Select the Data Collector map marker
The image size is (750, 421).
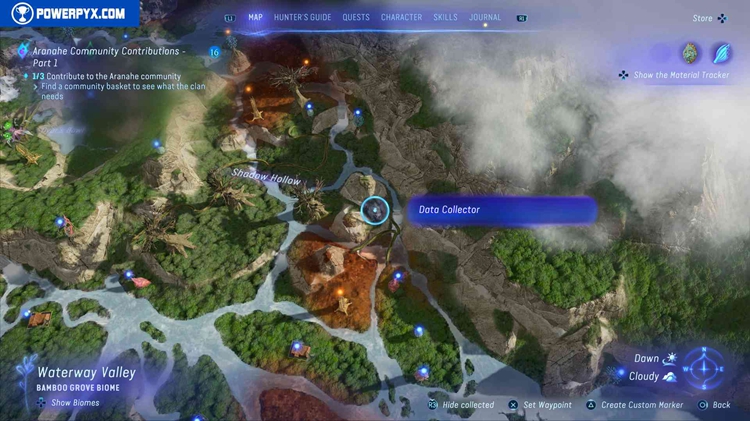[x=375, y=210]
